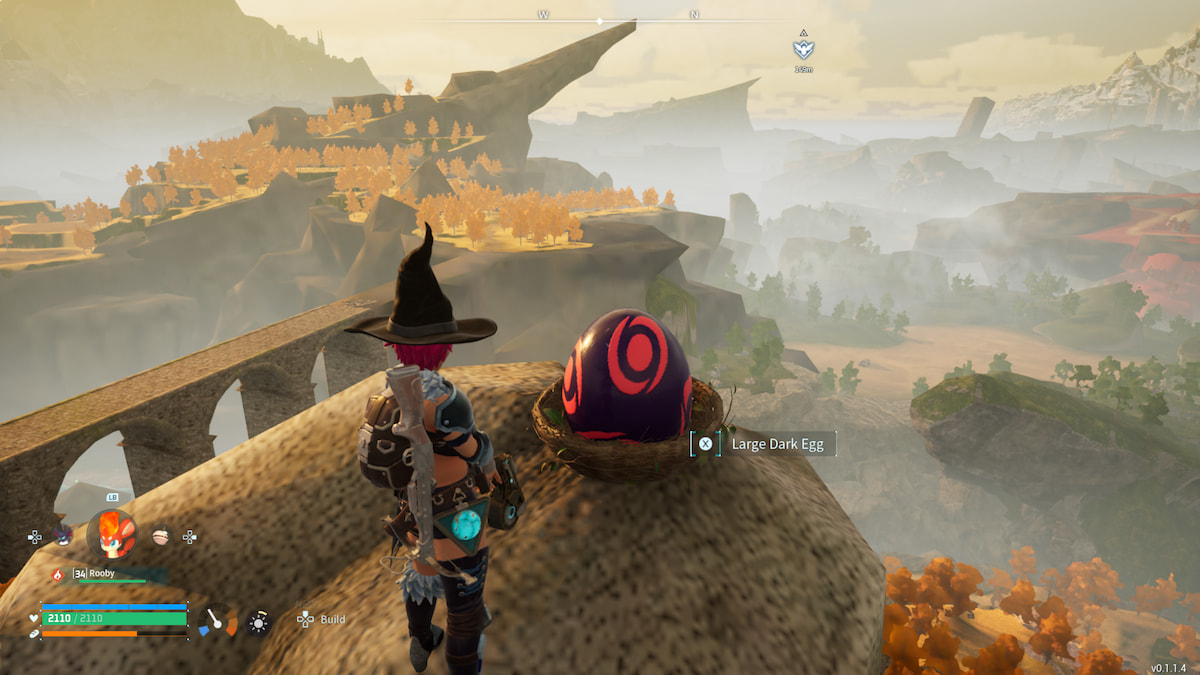Open the time of day sun icon
Screen dimensions: 1200x675
259,623
